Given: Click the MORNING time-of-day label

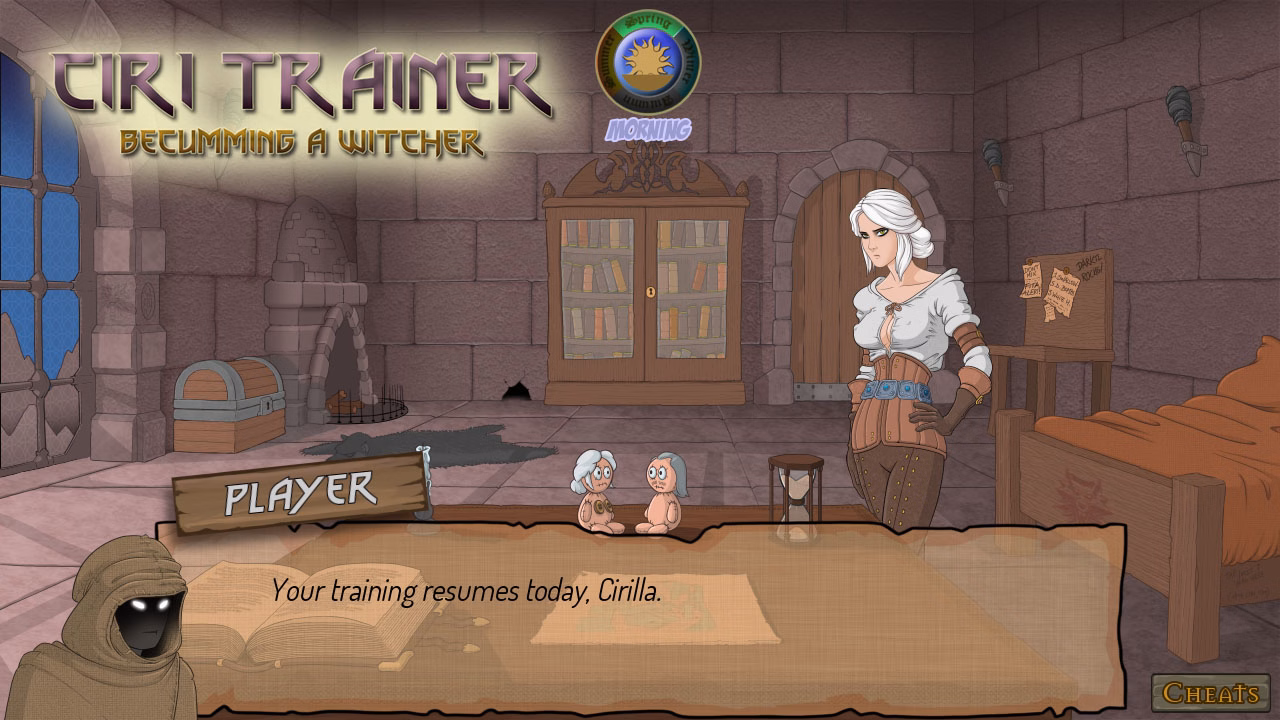Looking at the screenshot, I should (650, 129).
